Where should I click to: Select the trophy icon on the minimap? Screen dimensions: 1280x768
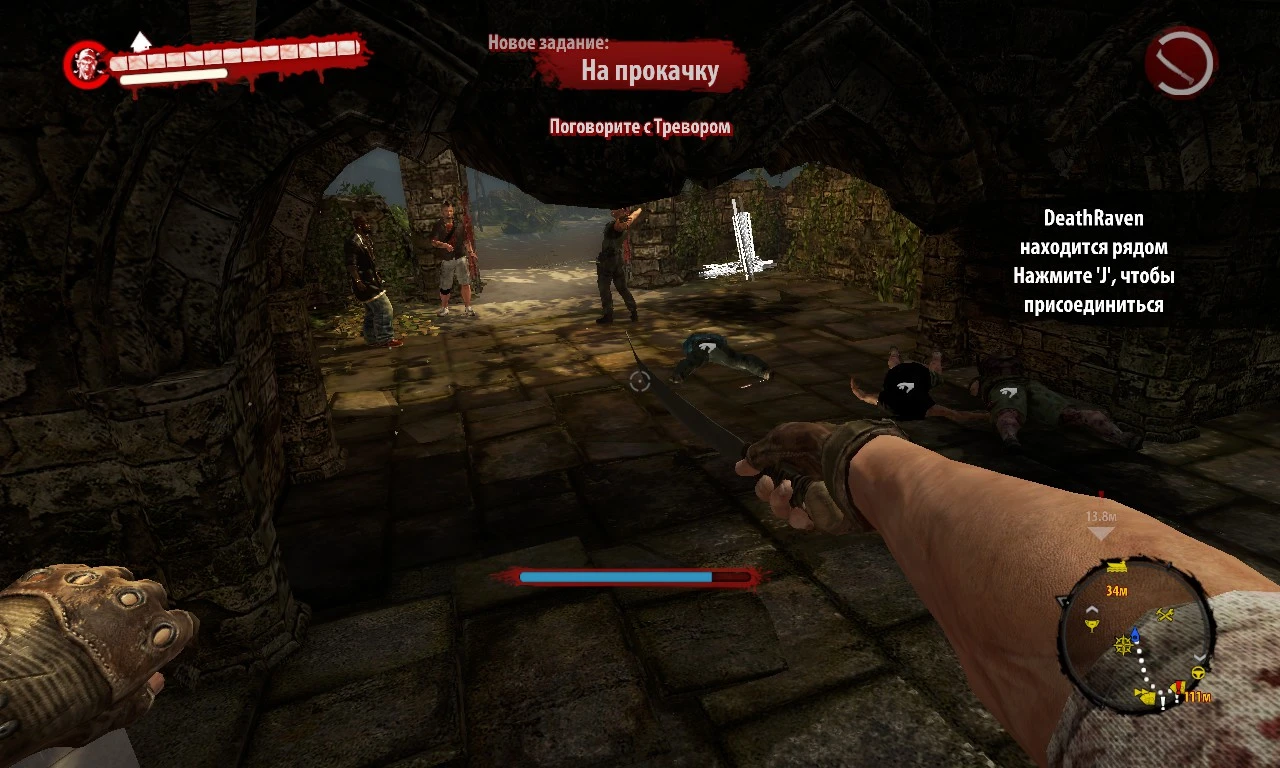coord(1092,625)
